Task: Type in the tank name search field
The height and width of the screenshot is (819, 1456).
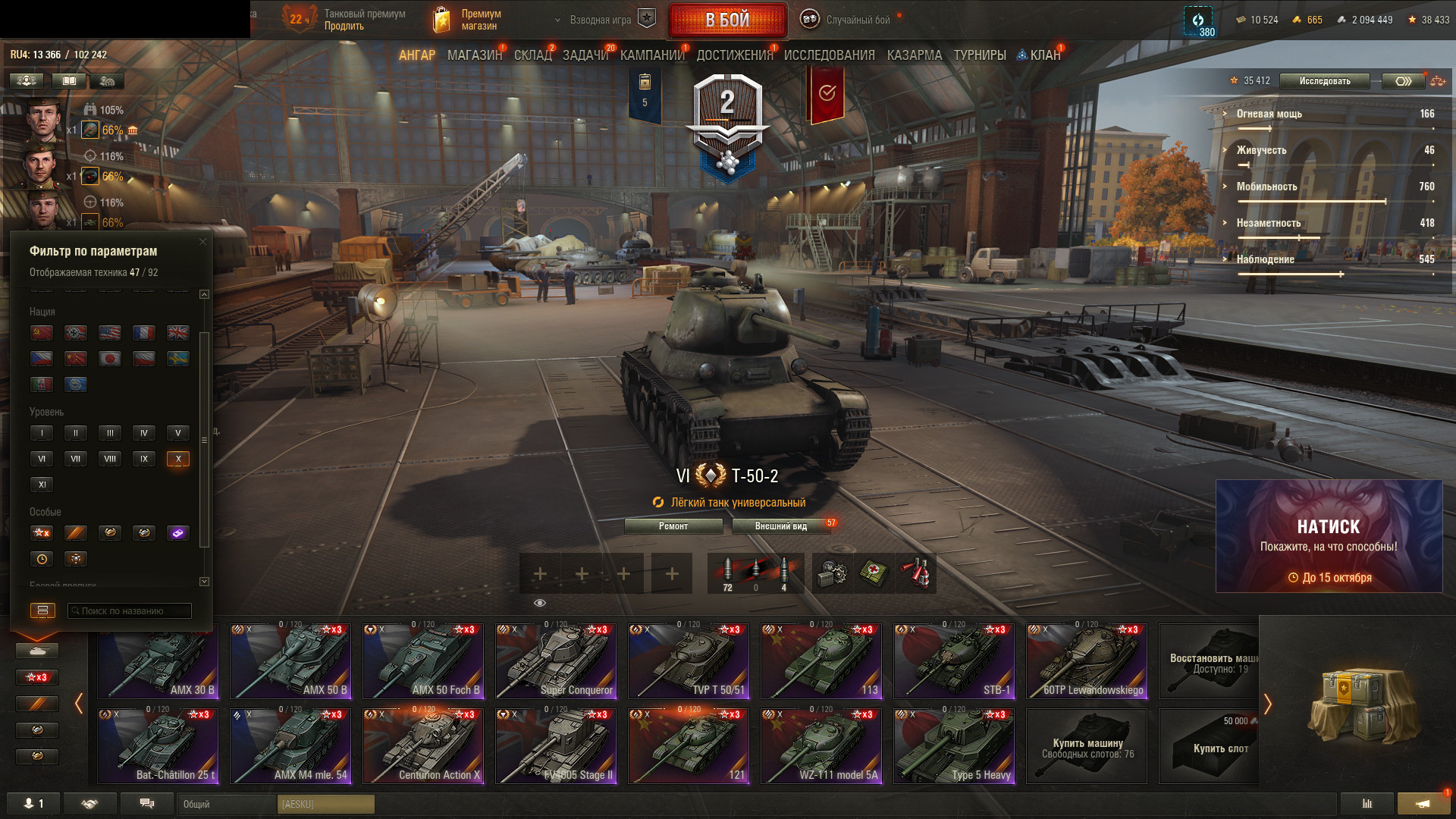Action: (129, 611)
